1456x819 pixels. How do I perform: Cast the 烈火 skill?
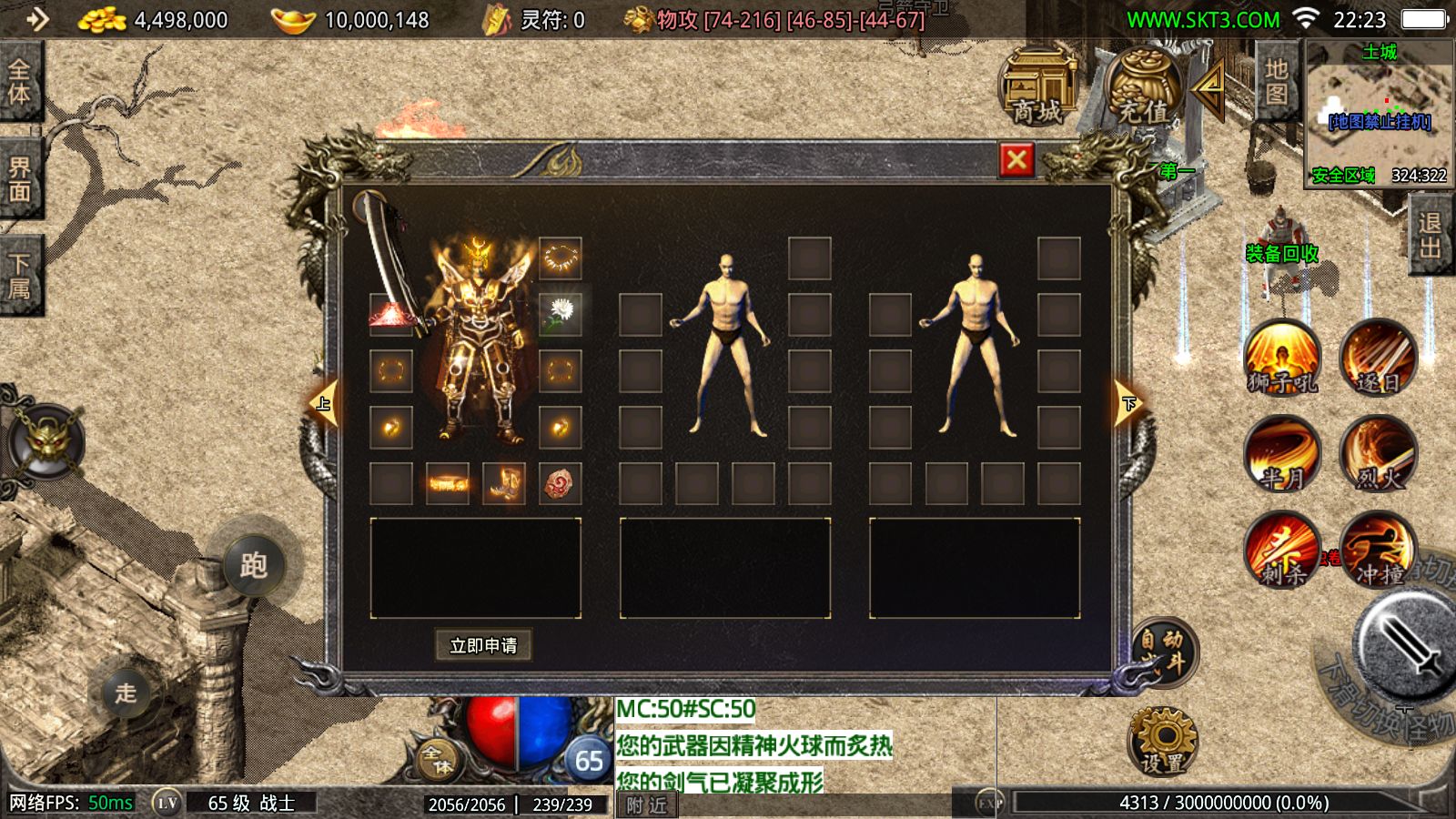coord(1378,454)
